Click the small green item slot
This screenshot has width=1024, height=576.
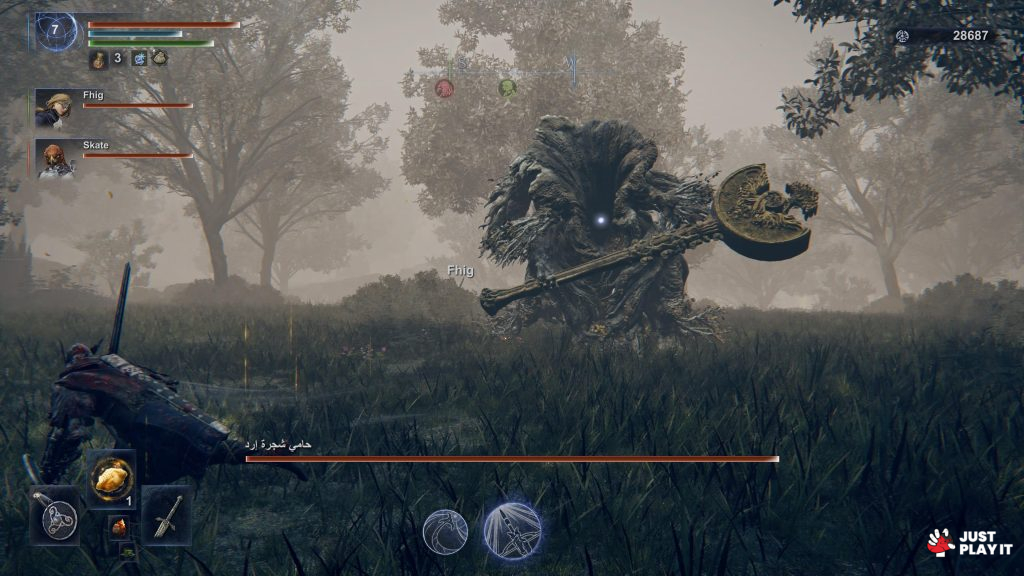(126, 548)
